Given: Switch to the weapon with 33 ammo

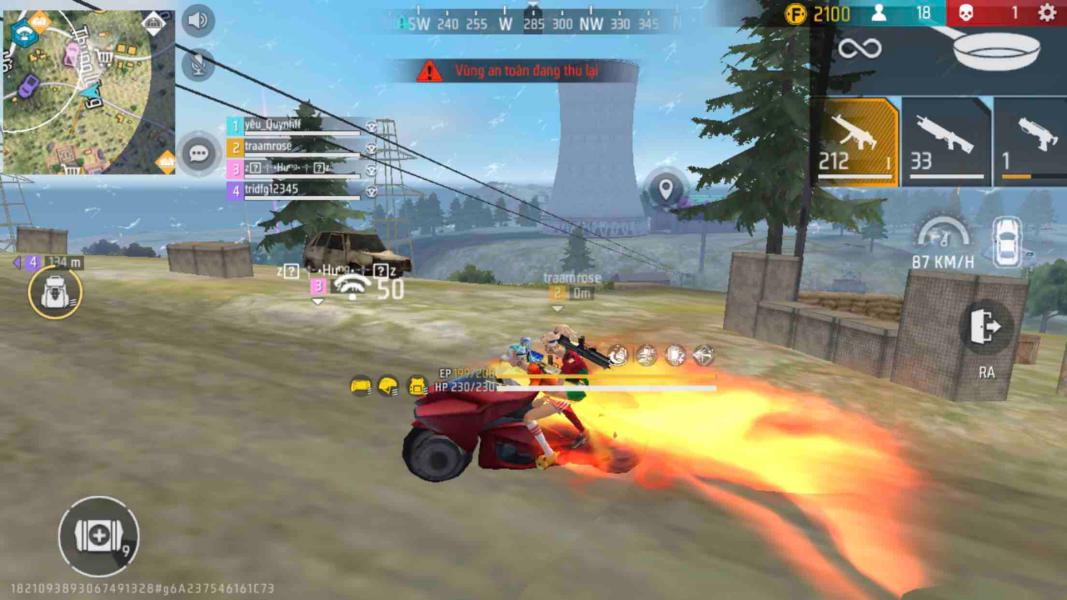Looking at the screenshot, I should pos(945,142).
